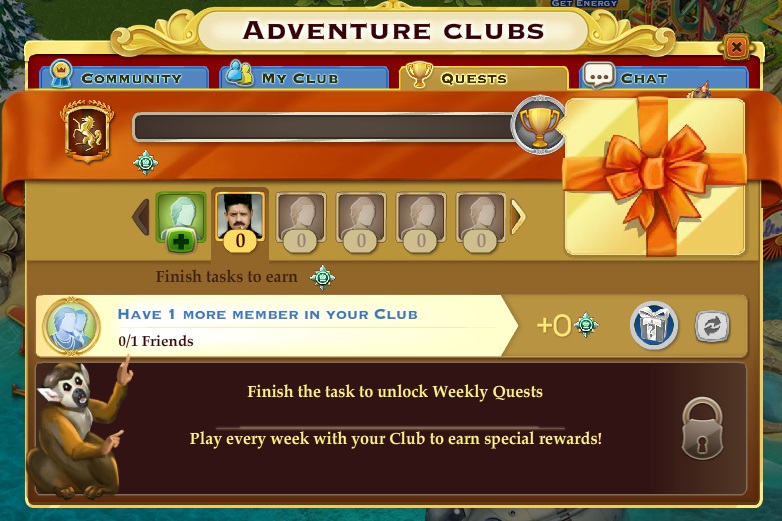Viewport: 782px width, 521px height.
Task: Select the bearded player's avatar
Action: coord(240,217)
